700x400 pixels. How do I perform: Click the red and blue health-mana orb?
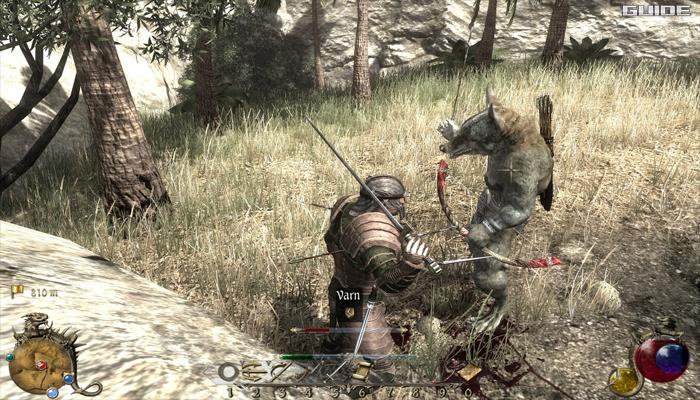(x=662, y=359)
